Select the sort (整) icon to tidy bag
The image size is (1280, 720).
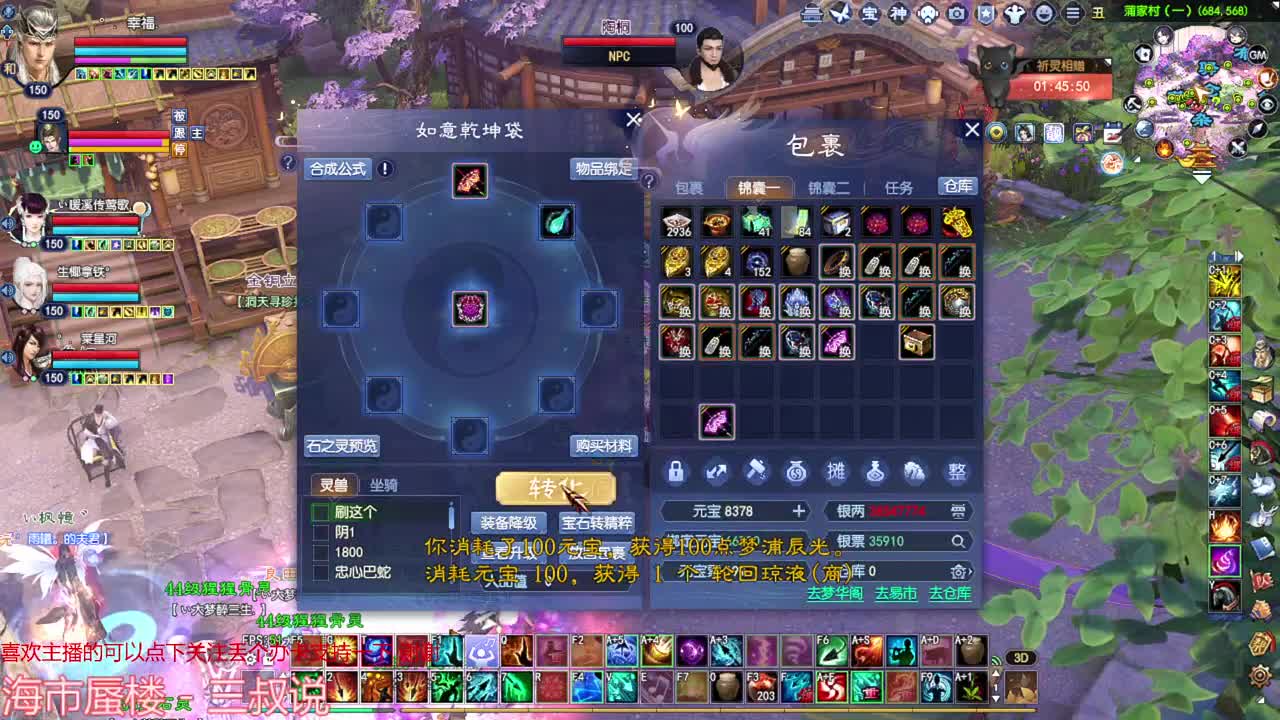pyautogui.click(x=957, y=471)
